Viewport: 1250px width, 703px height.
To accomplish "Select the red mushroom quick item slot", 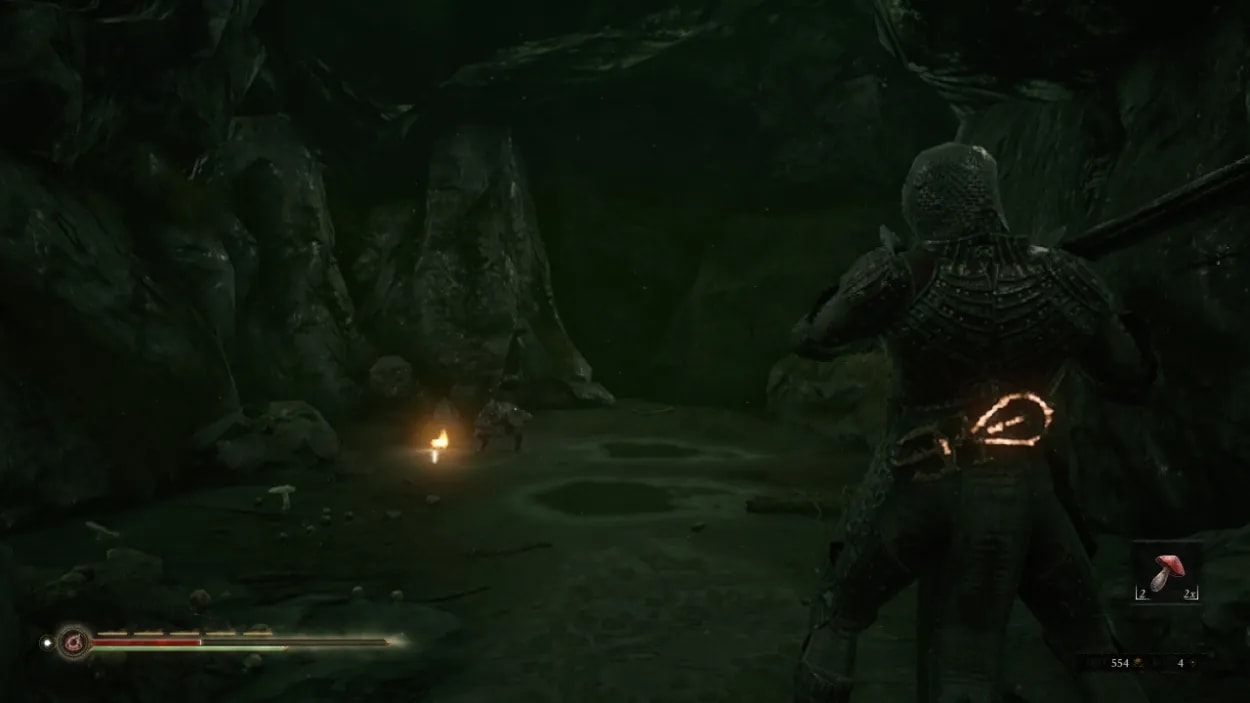I will coord(1166,573).
